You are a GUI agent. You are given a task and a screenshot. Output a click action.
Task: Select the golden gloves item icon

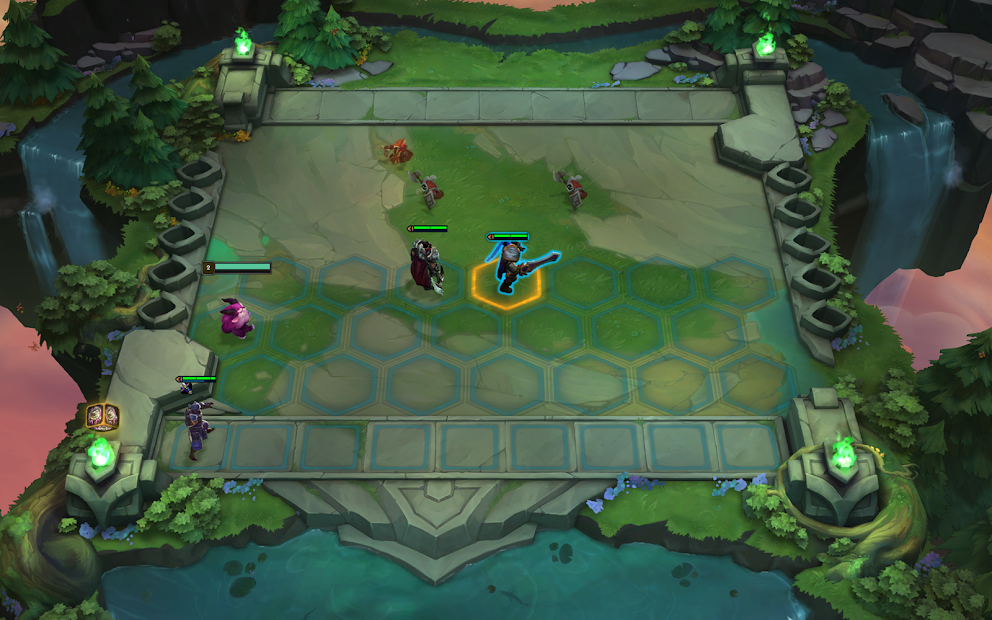tap(102, 415)
